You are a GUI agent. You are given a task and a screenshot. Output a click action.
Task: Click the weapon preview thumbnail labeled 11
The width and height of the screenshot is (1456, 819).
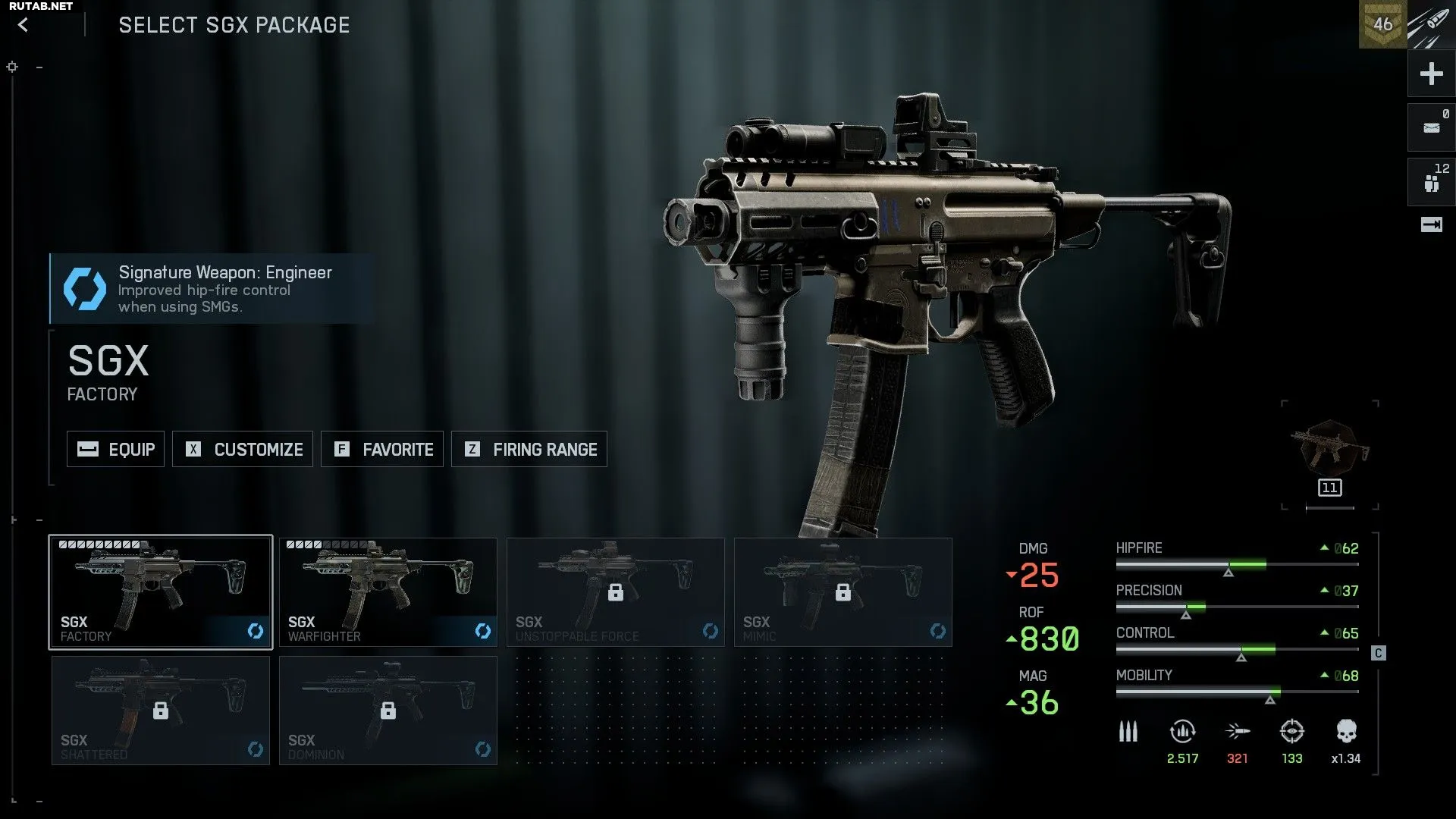[1329, 455]
